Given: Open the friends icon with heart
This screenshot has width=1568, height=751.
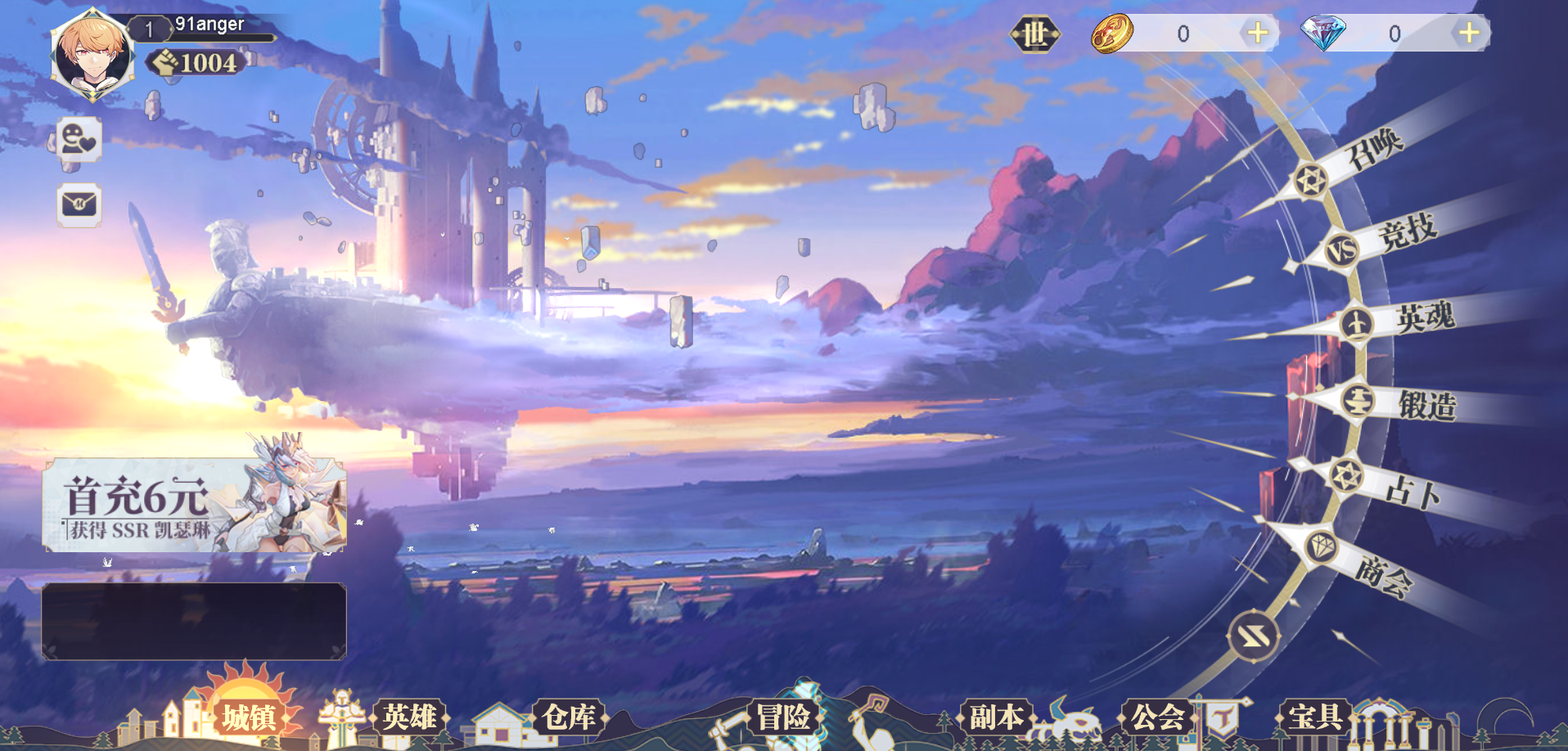Looking at the screenshot, I should point(79,139).
